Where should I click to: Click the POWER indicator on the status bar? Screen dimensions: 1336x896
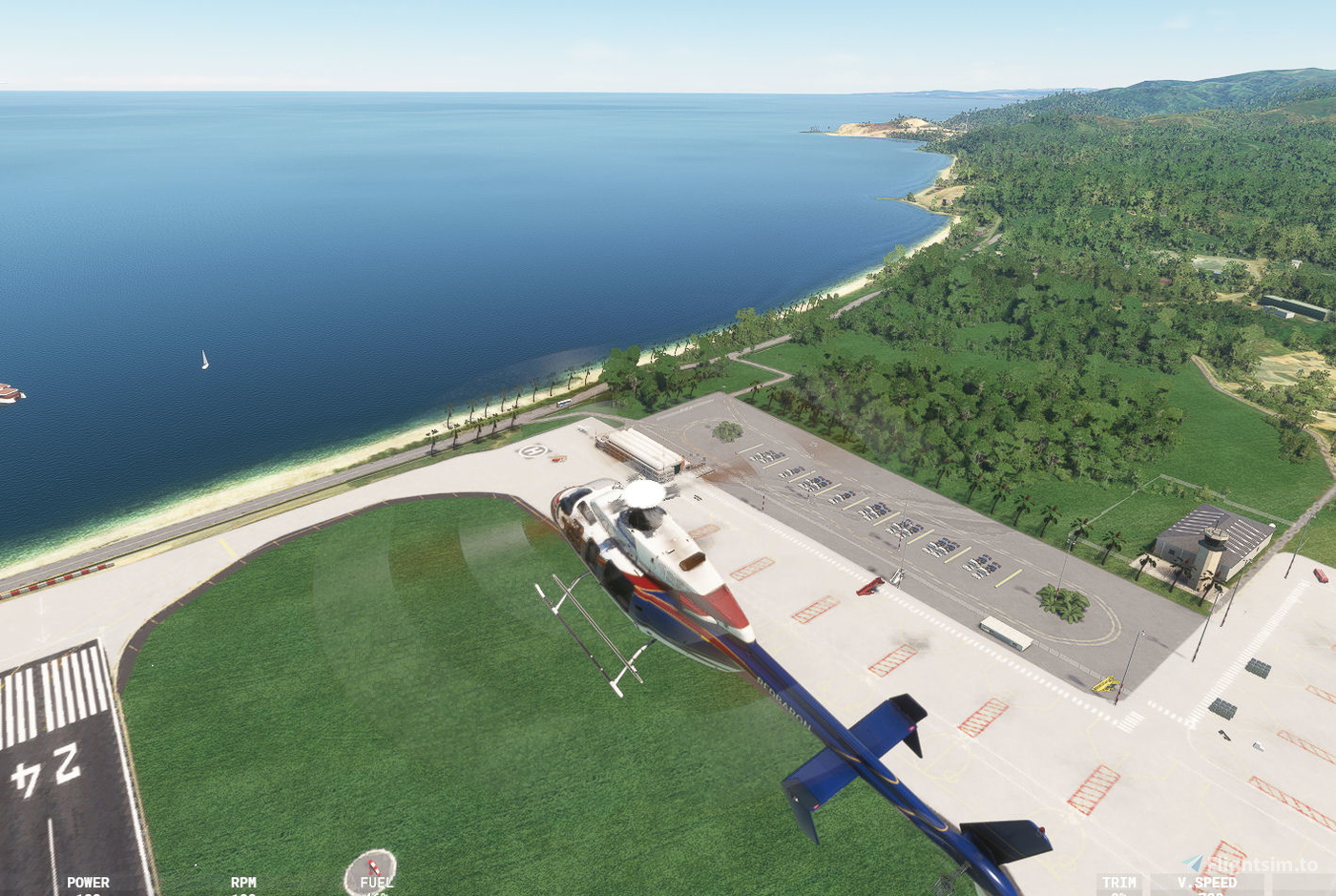88,884
